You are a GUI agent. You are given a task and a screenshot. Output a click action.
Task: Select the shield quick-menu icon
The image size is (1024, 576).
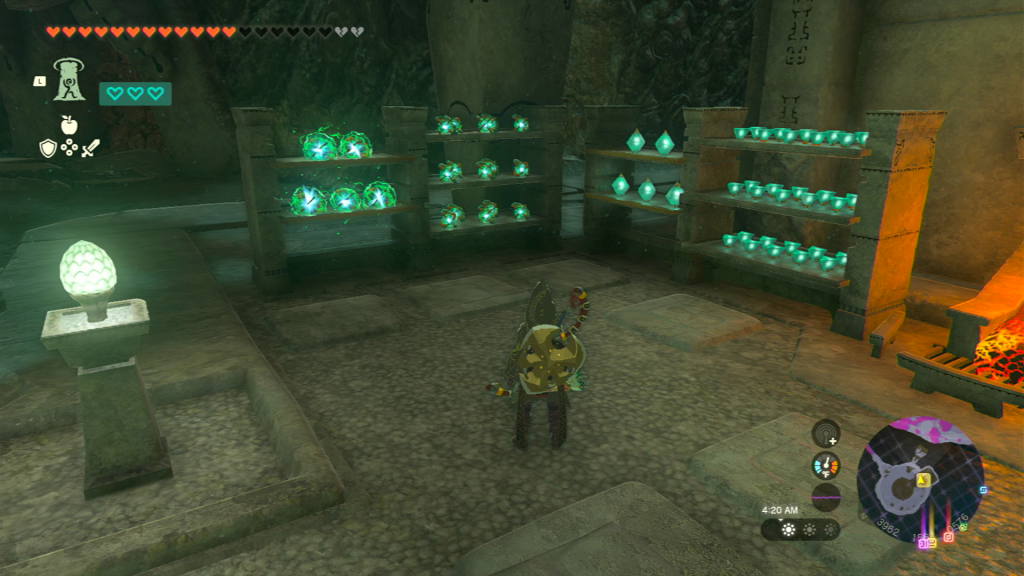point(47,148)
